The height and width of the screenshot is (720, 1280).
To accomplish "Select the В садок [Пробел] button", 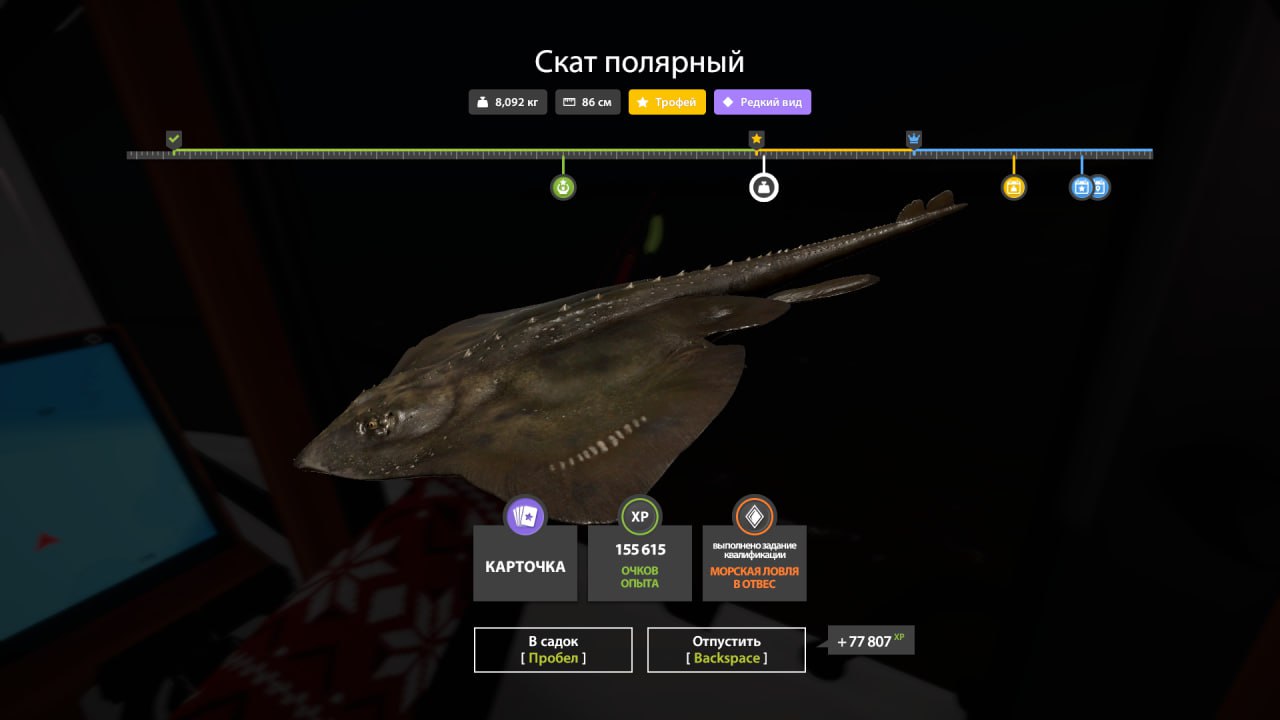I will click(552, 649).
